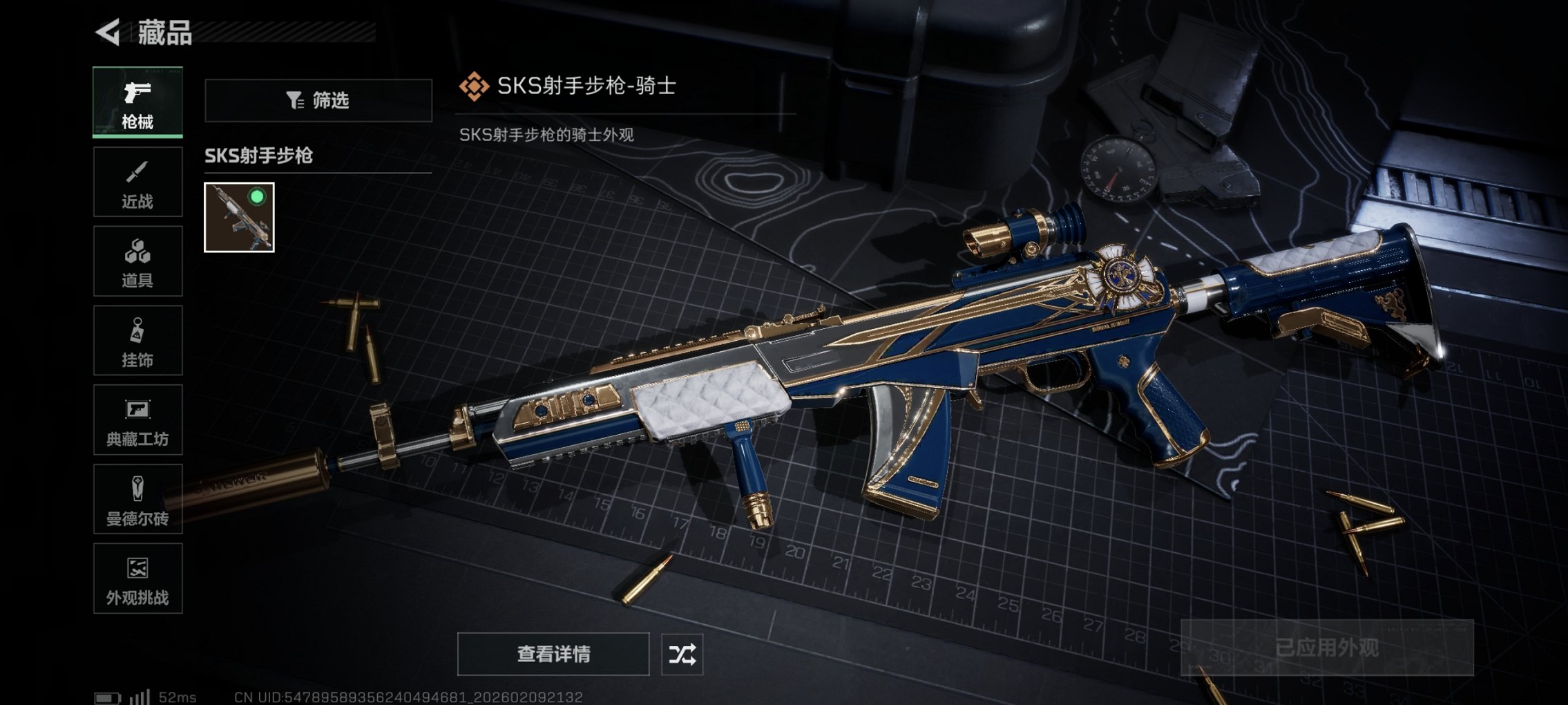Enter the 典藏工坊 collection workshop
The width and height of the screenshot is (1568, 705).
[x=137, y=420]
